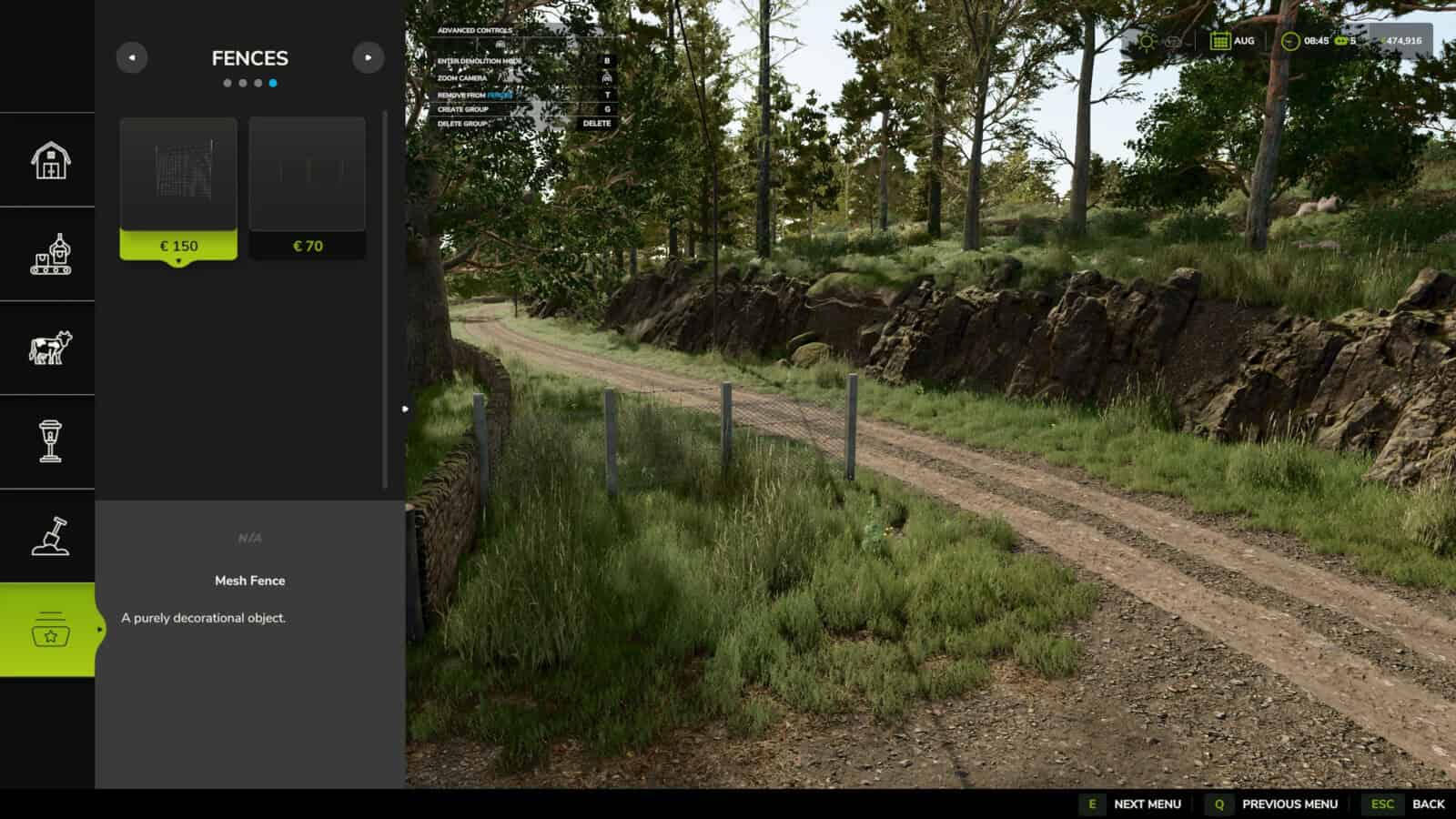Select the active fourth page indicator dot

pos(274,85)
